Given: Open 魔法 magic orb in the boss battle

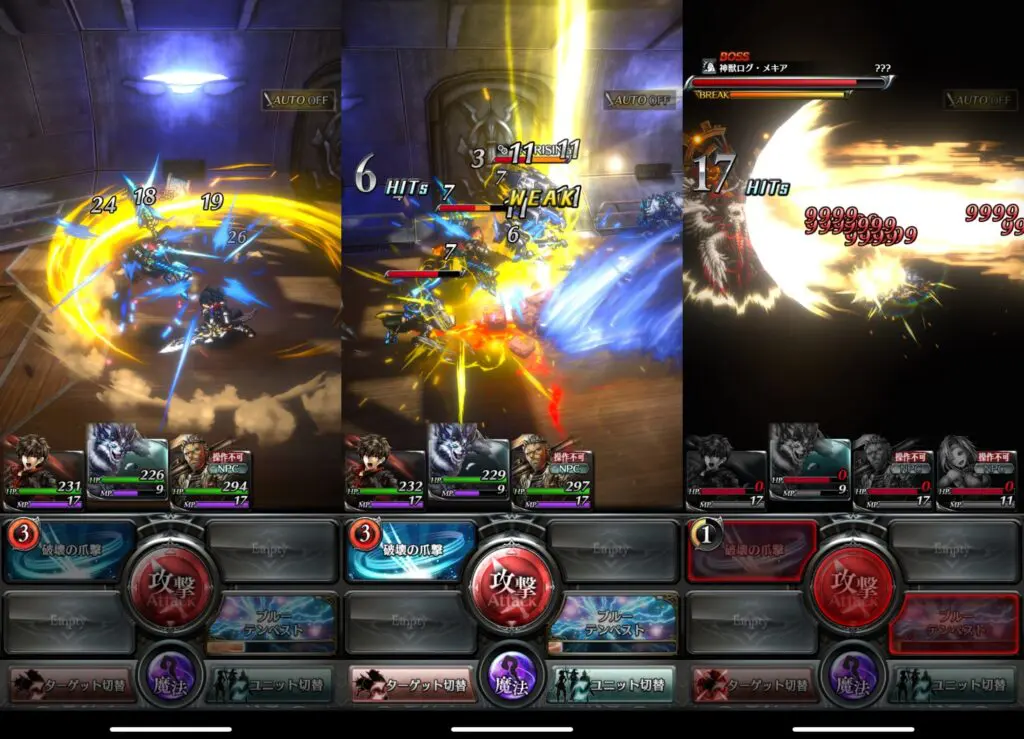Looking at the screenshot, I should pos(853,673).
